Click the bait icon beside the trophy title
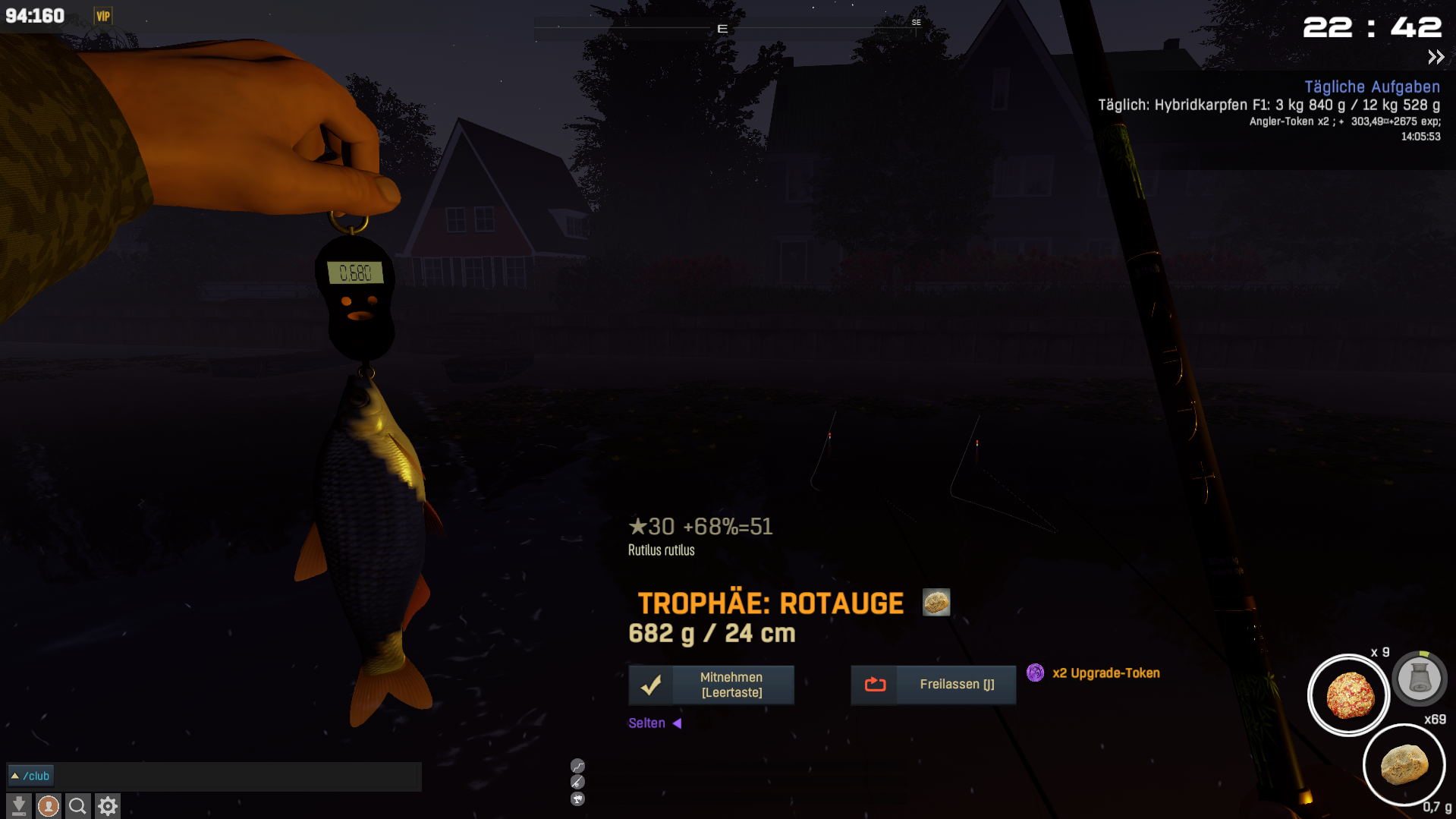Screen dimensions: 1456x819 click(x=936, y=603)
